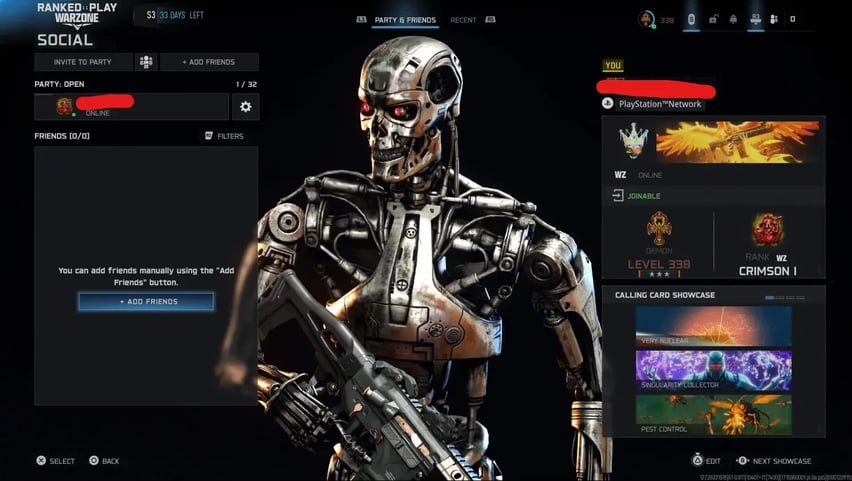Click the blue Add Friends button in friends list
Image resolution: width=852 pixels, height=481 pixels.
tap(146, 301)
